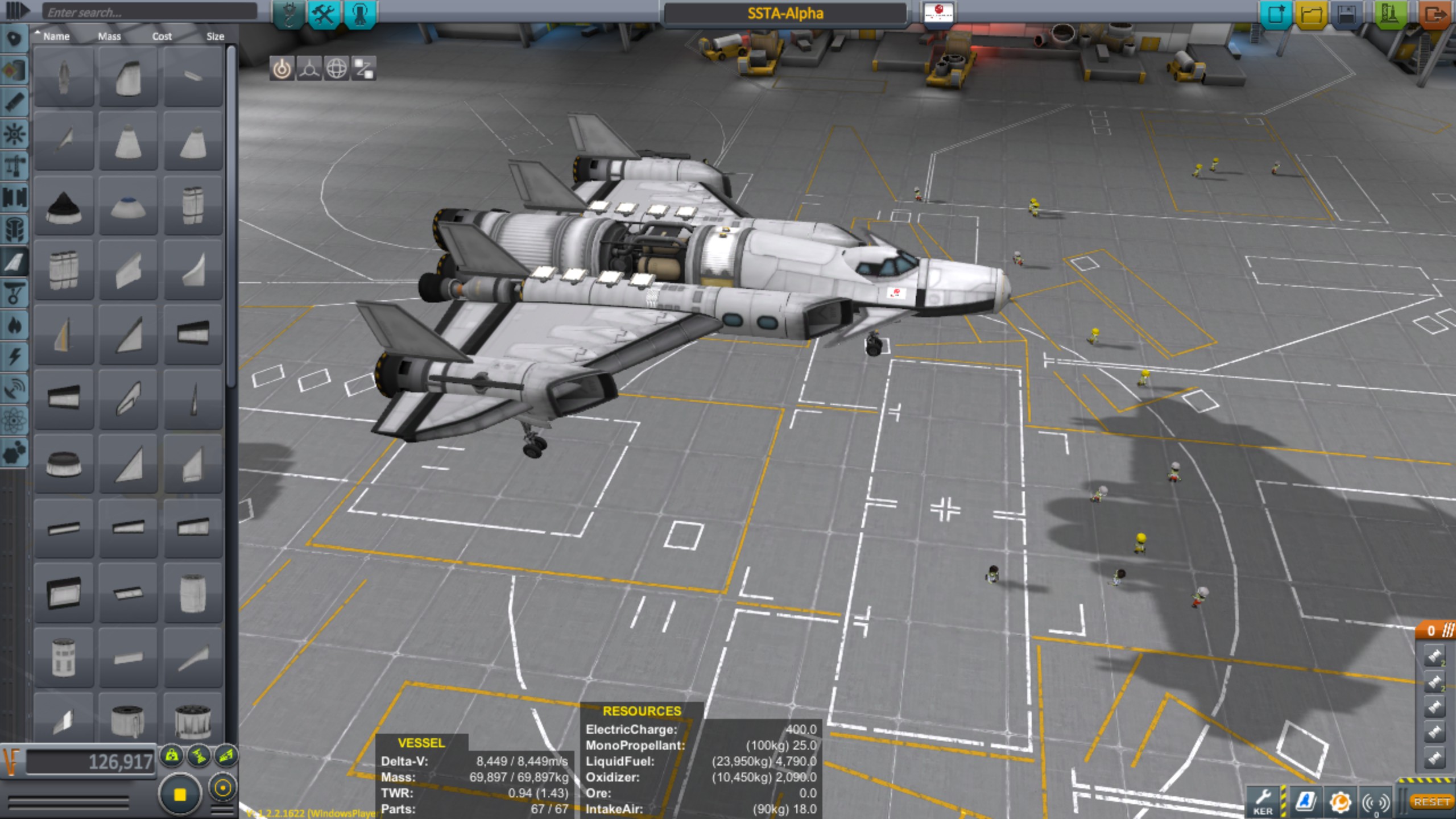Screen dimensions: 1456x819
Task: Edit the SSTA-Alpha vessel name field
Action: pyautogui.click(x=785, y=14)
